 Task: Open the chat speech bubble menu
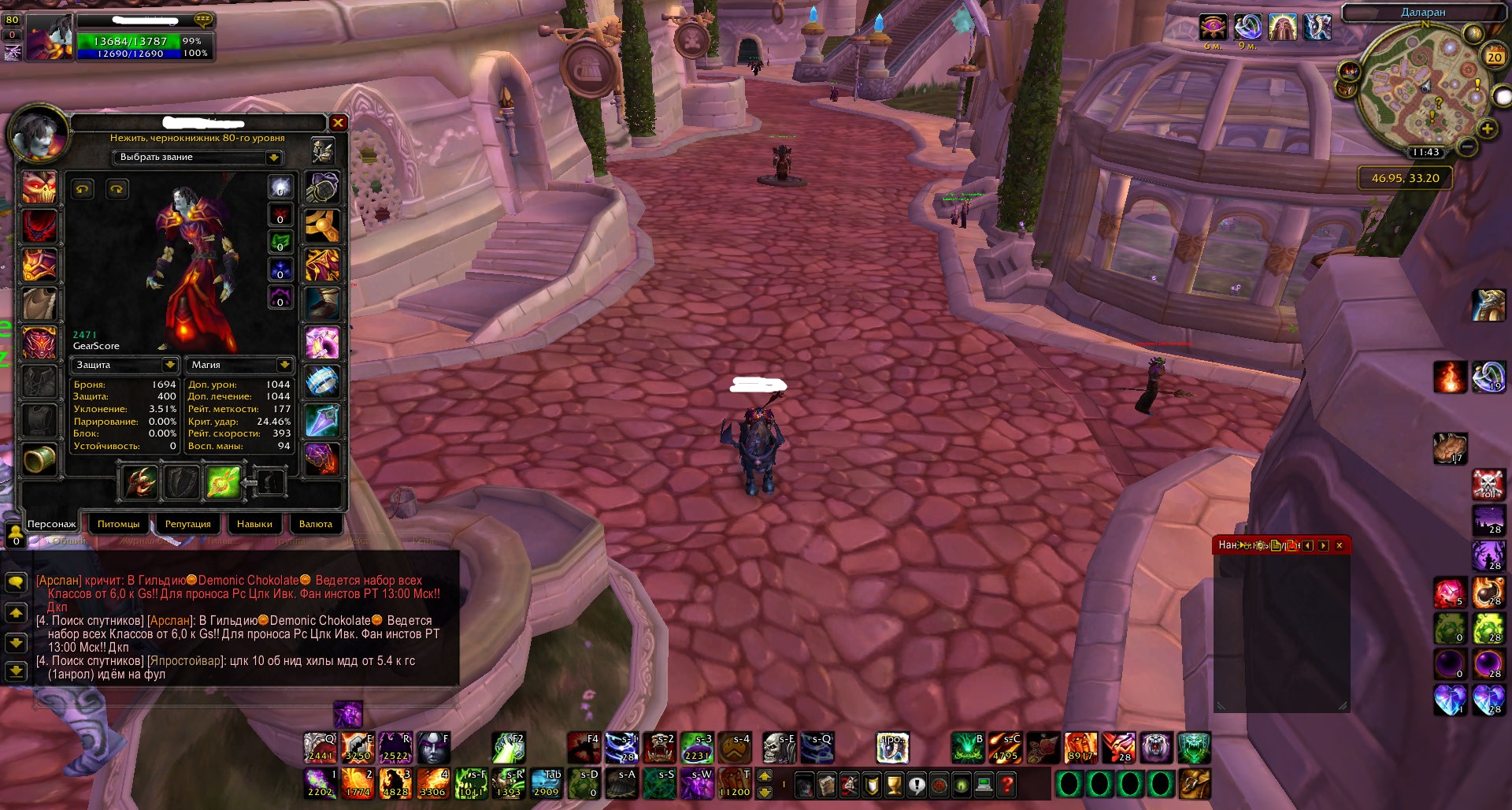pyautogui.click(x=16, y=582)
